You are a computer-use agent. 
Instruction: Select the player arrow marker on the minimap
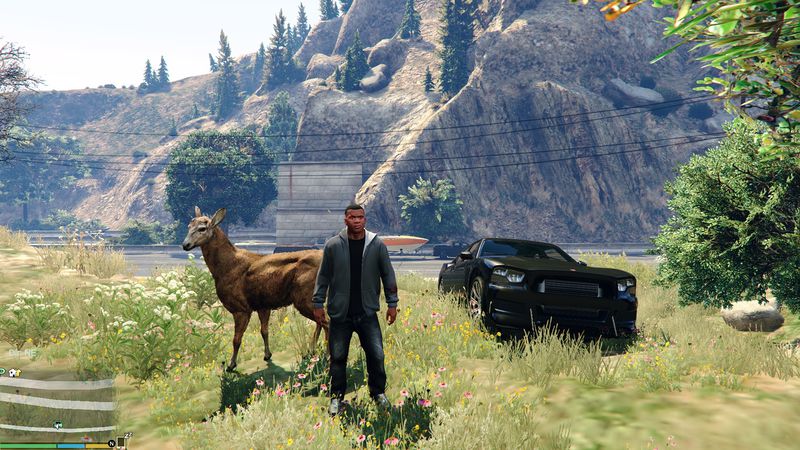coord(57,425)
